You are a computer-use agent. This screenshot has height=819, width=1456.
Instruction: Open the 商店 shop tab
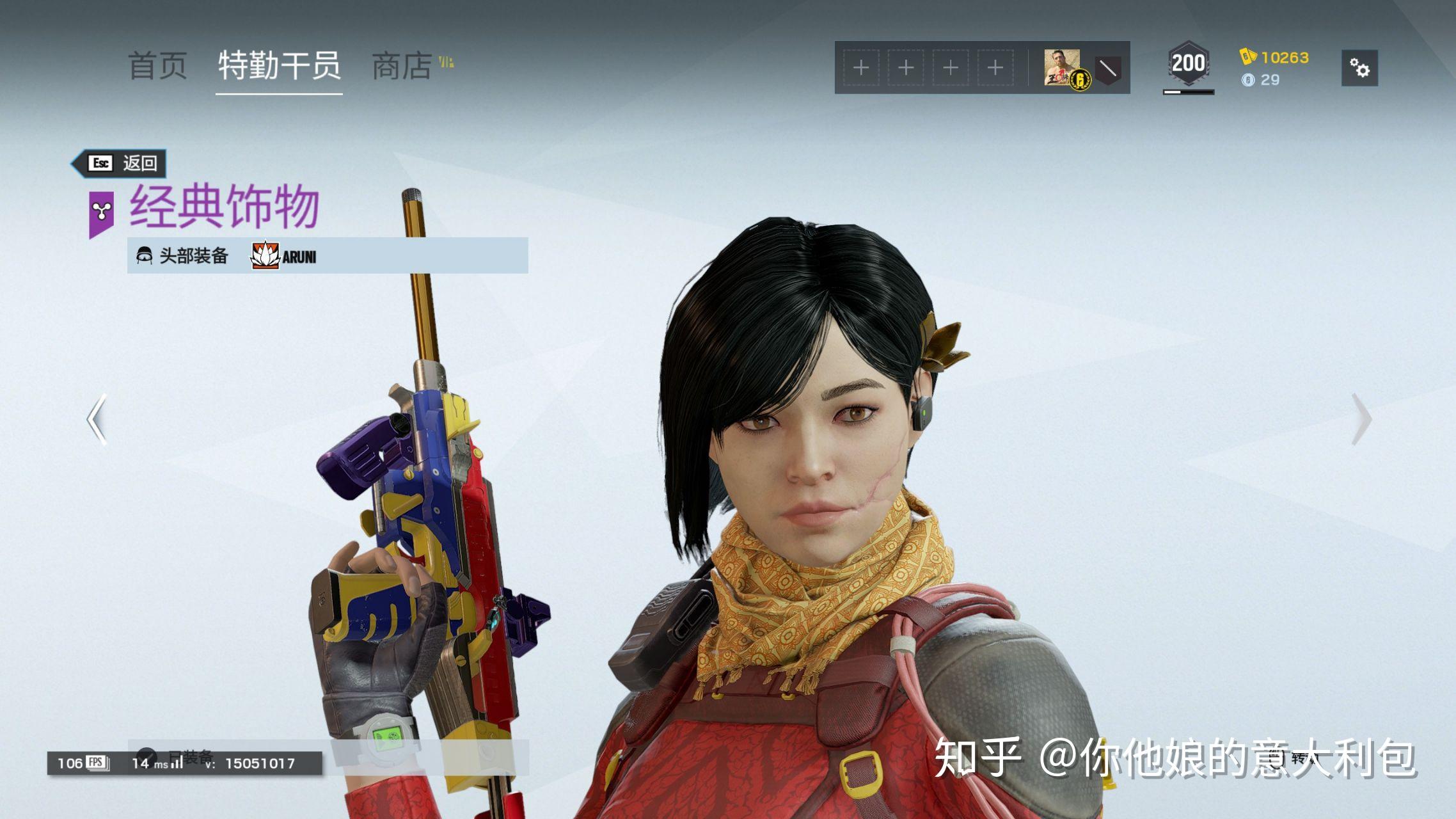pos(402,66)
